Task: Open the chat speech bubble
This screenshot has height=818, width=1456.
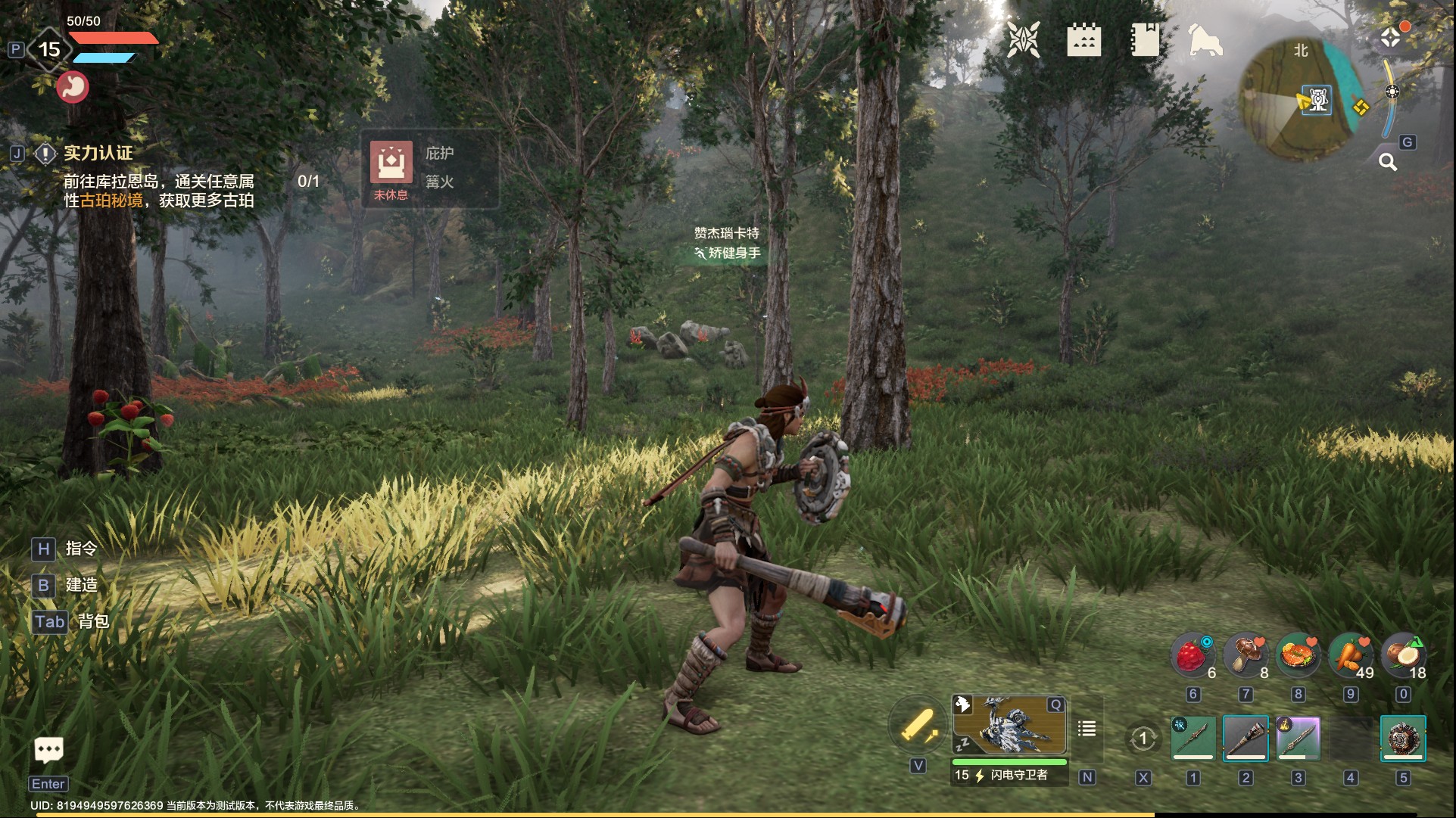Action: (49, 750)
